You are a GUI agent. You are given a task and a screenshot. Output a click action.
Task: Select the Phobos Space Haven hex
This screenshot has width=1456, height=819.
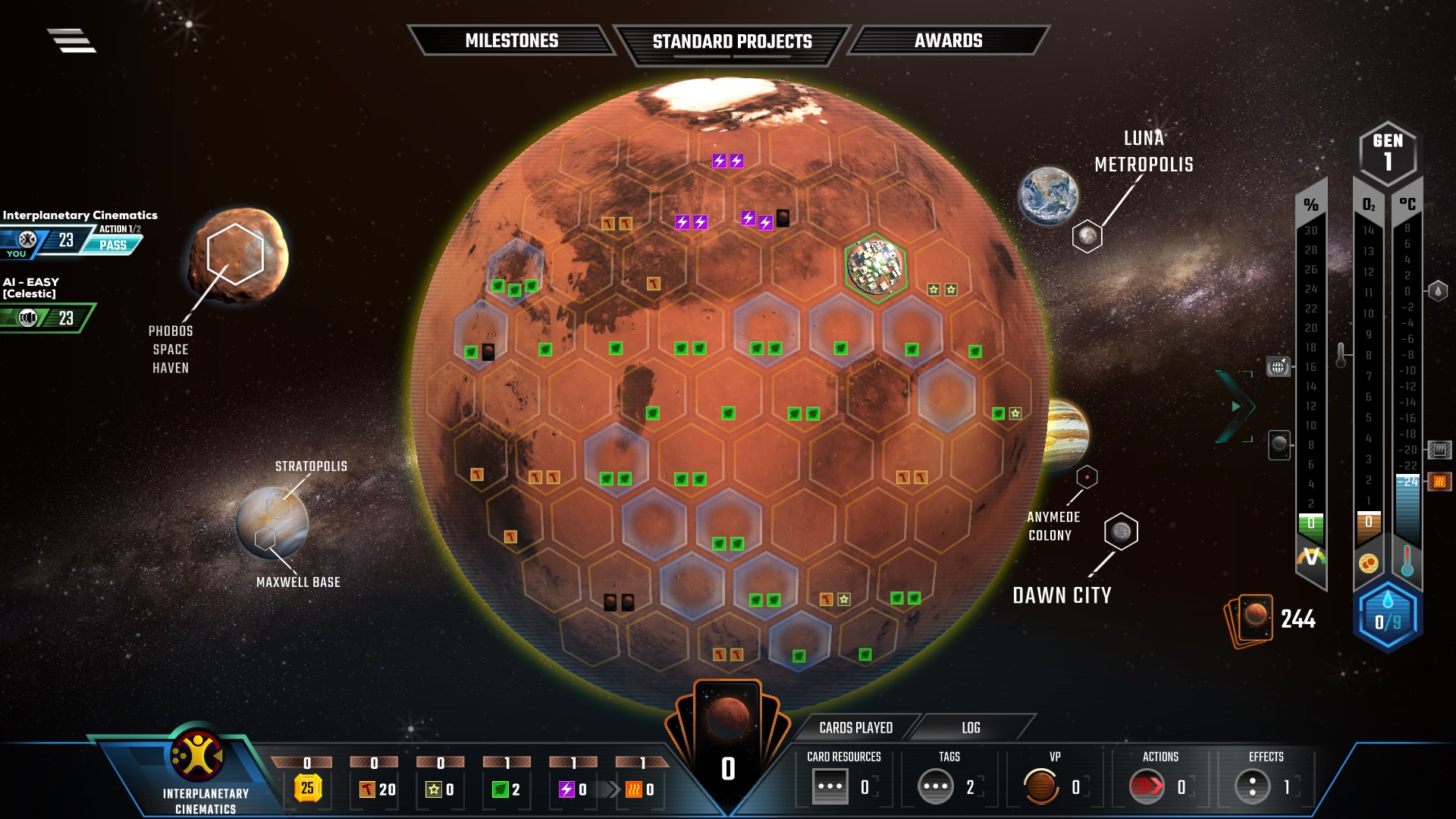pos(235,254)
